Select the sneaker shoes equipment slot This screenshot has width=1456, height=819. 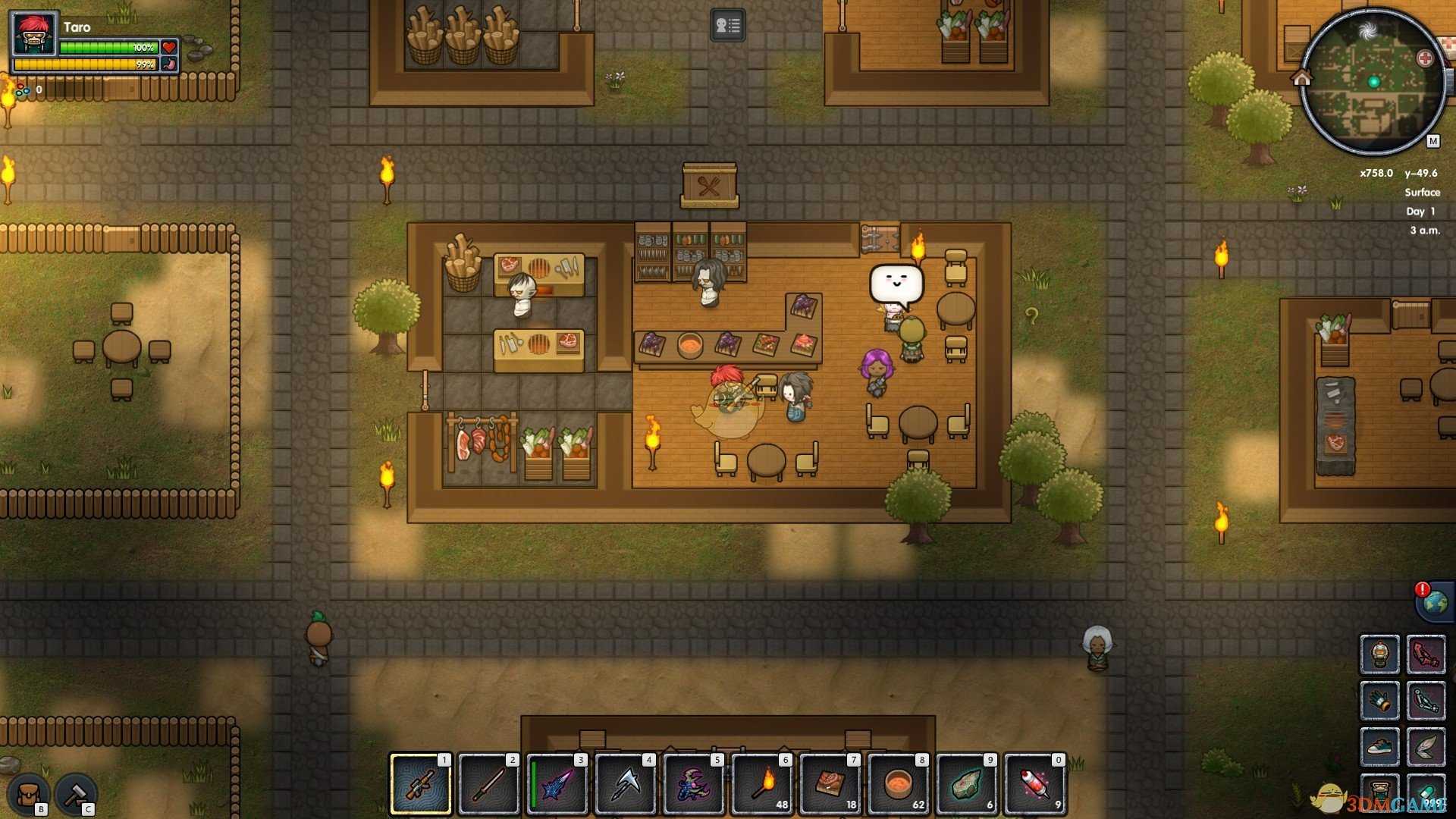point(1379,748)
